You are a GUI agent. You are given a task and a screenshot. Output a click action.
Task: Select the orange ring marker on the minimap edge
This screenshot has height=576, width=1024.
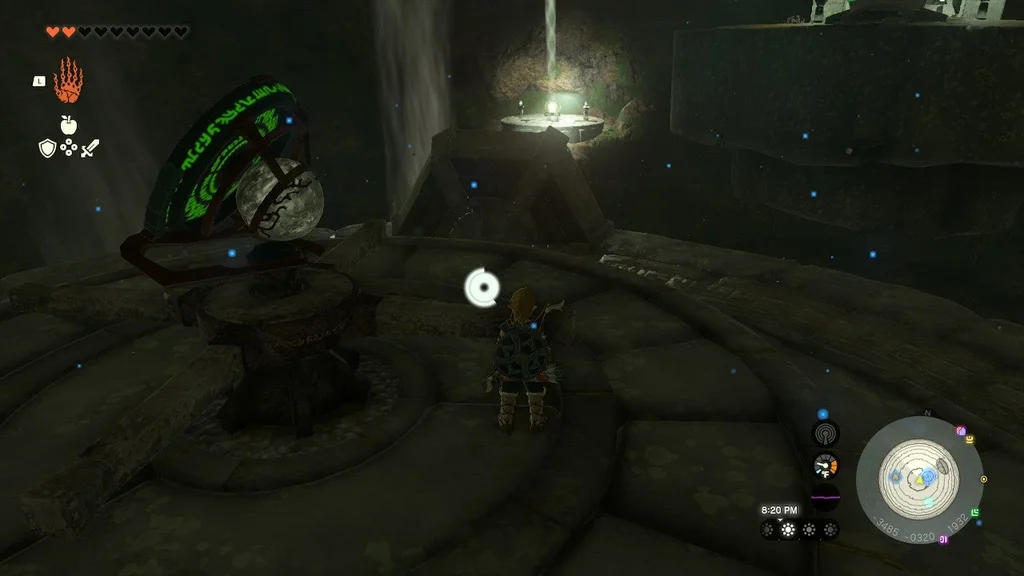984,479
